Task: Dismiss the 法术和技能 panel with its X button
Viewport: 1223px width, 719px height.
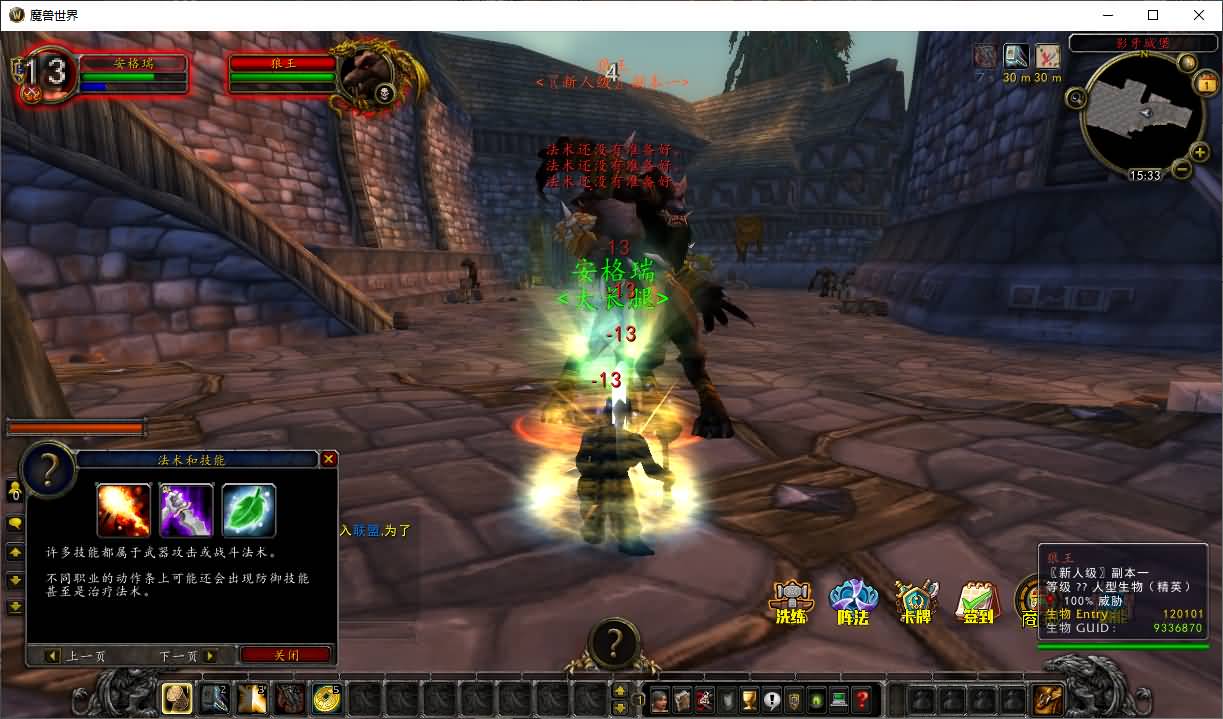Action: 328,459
